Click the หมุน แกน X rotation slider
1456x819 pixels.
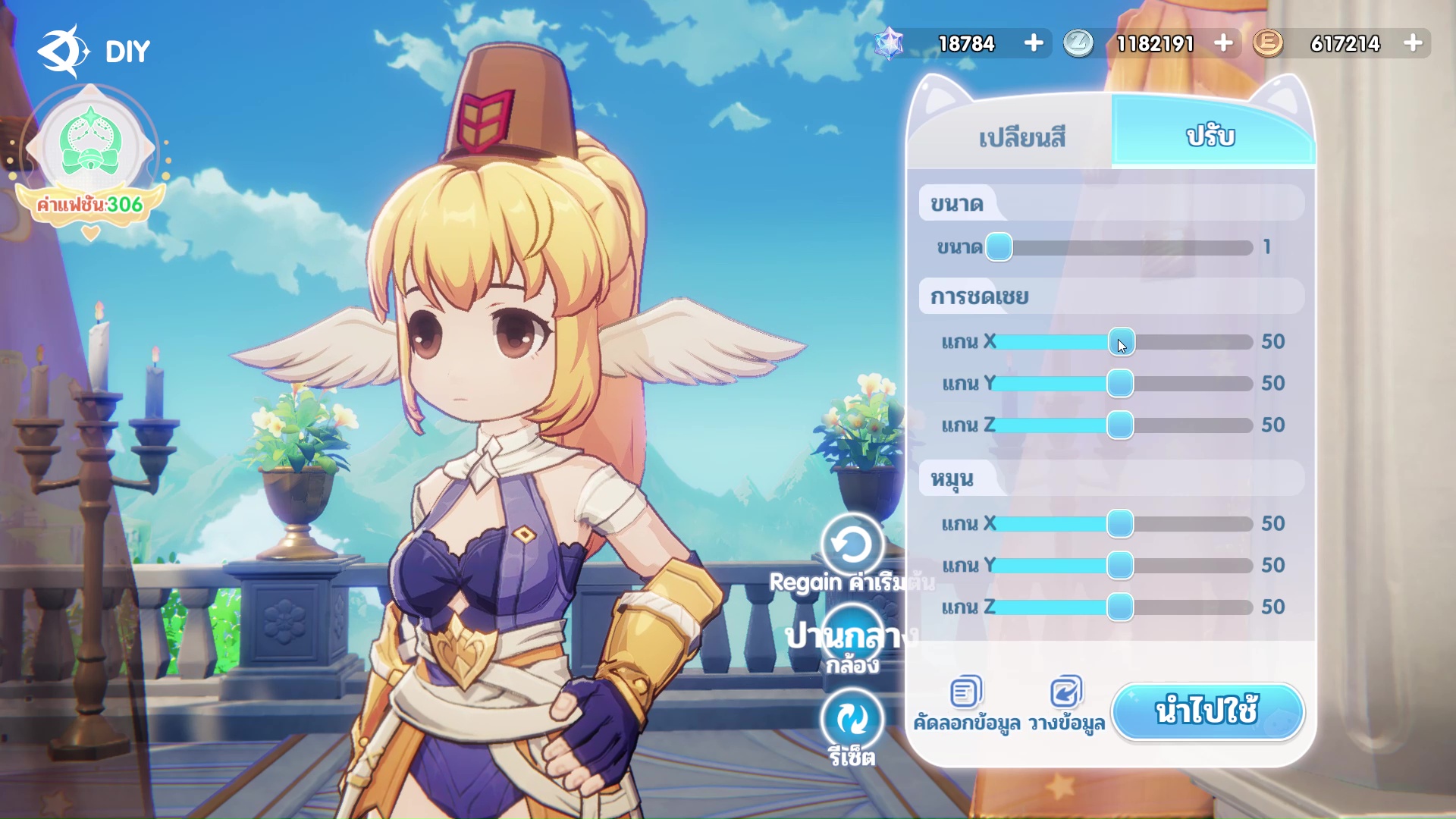tap(1120, 524)
